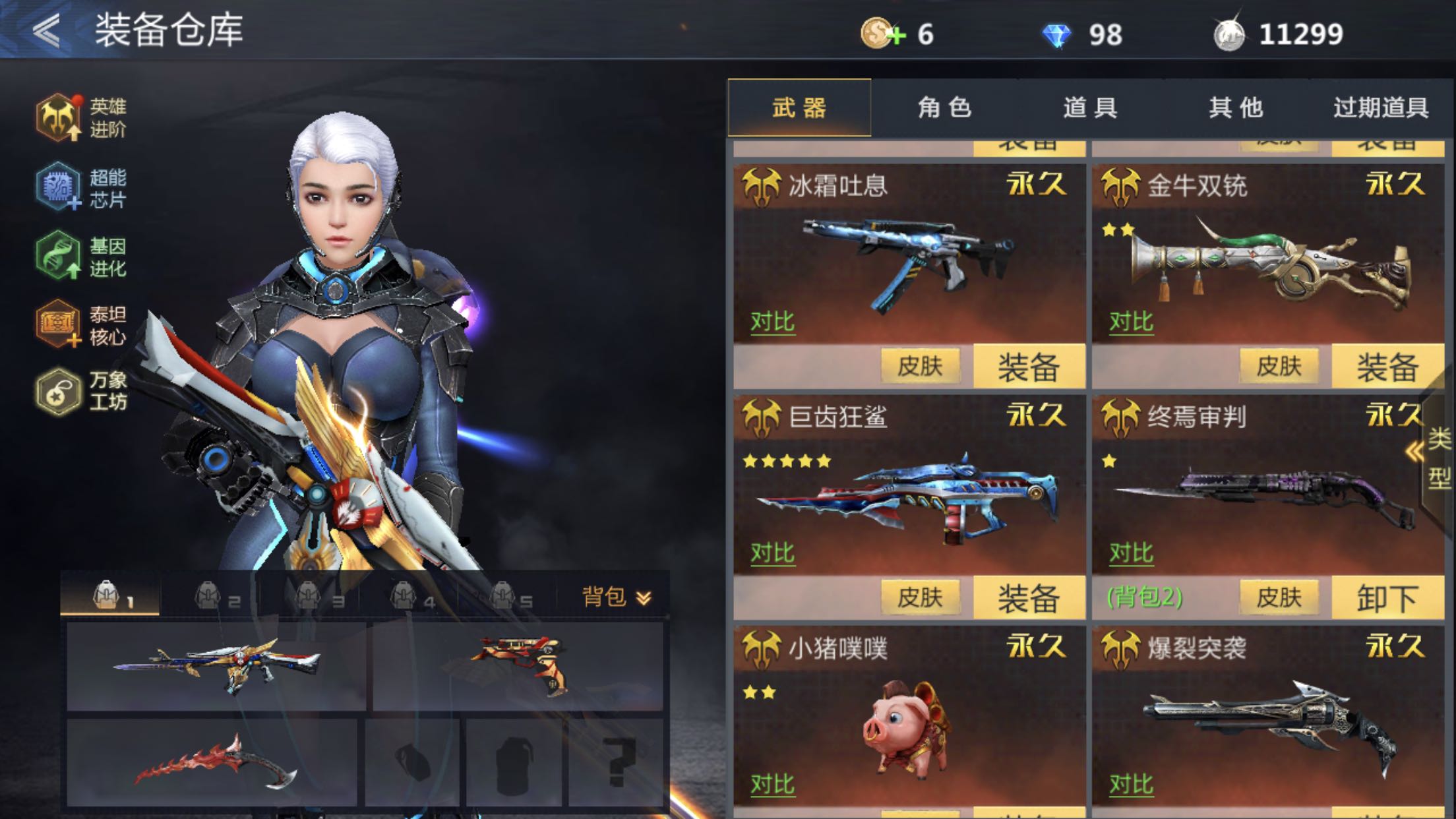Select the 其他 tab
The image size is (1456, 819).
click(x=1235, y=107)
